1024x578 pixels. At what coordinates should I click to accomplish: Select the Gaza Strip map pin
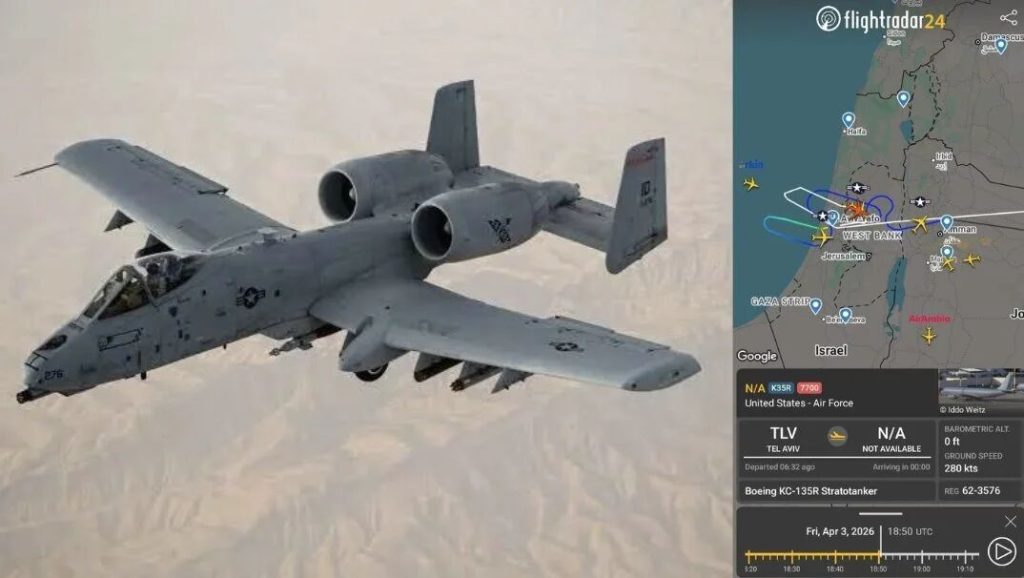click(815, 305)
